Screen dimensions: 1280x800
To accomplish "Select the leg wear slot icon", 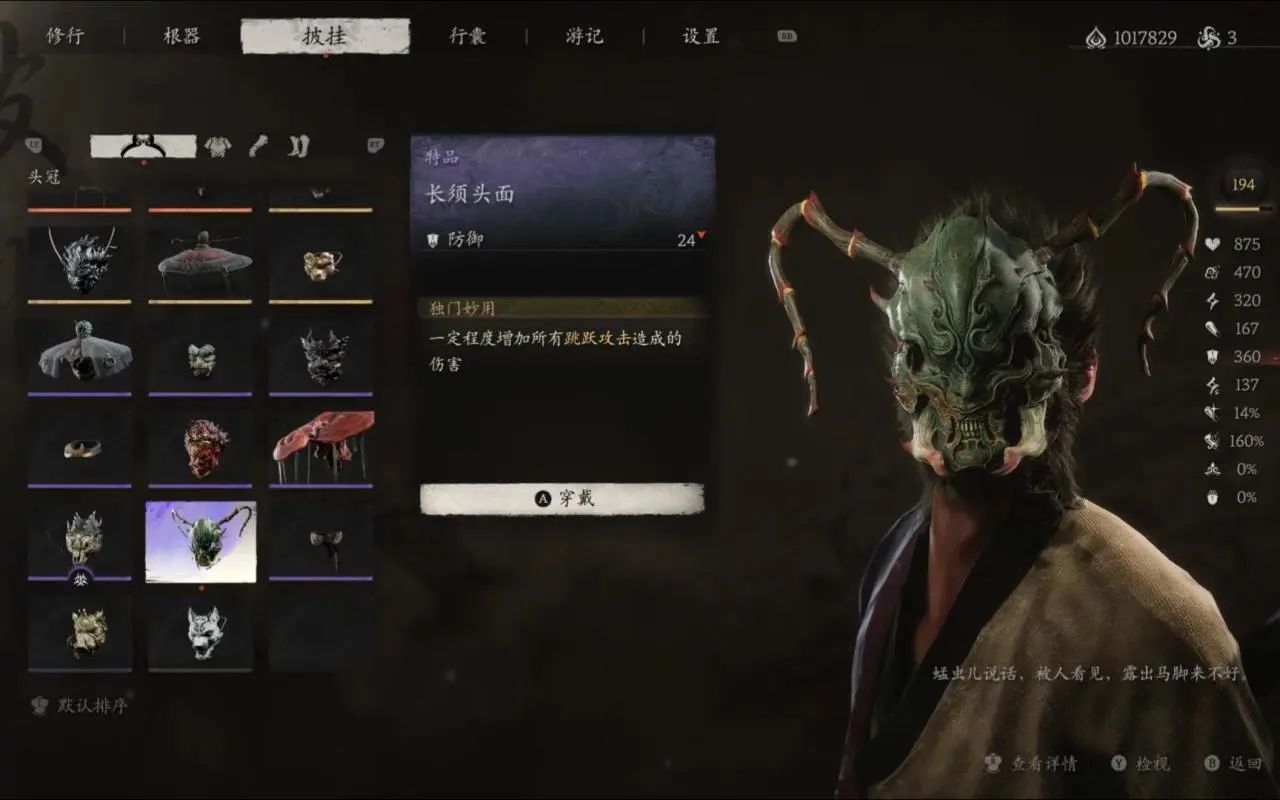I will point(297,145).
